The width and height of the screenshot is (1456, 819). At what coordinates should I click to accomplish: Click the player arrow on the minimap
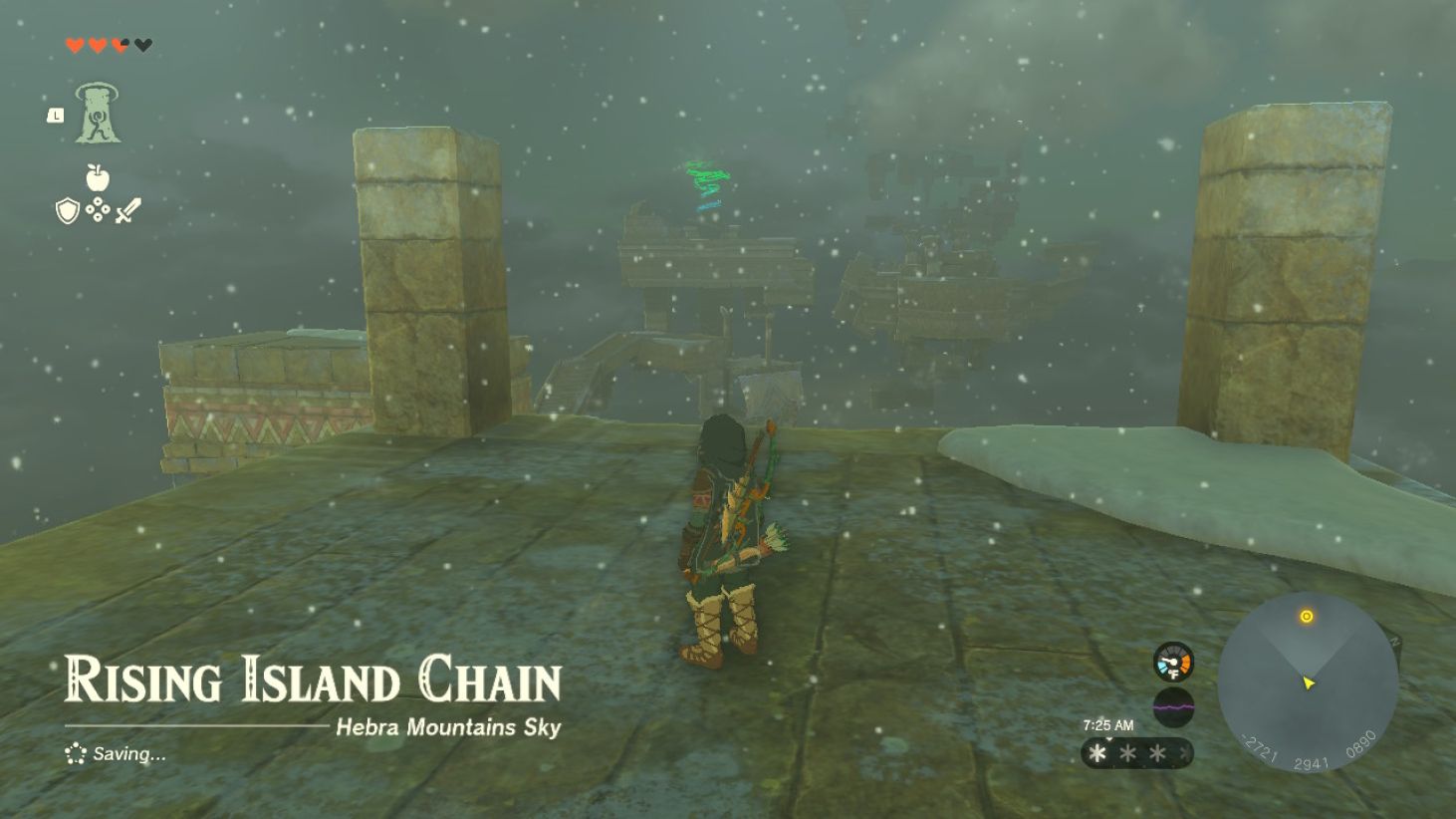click(x=1310, y=683)
